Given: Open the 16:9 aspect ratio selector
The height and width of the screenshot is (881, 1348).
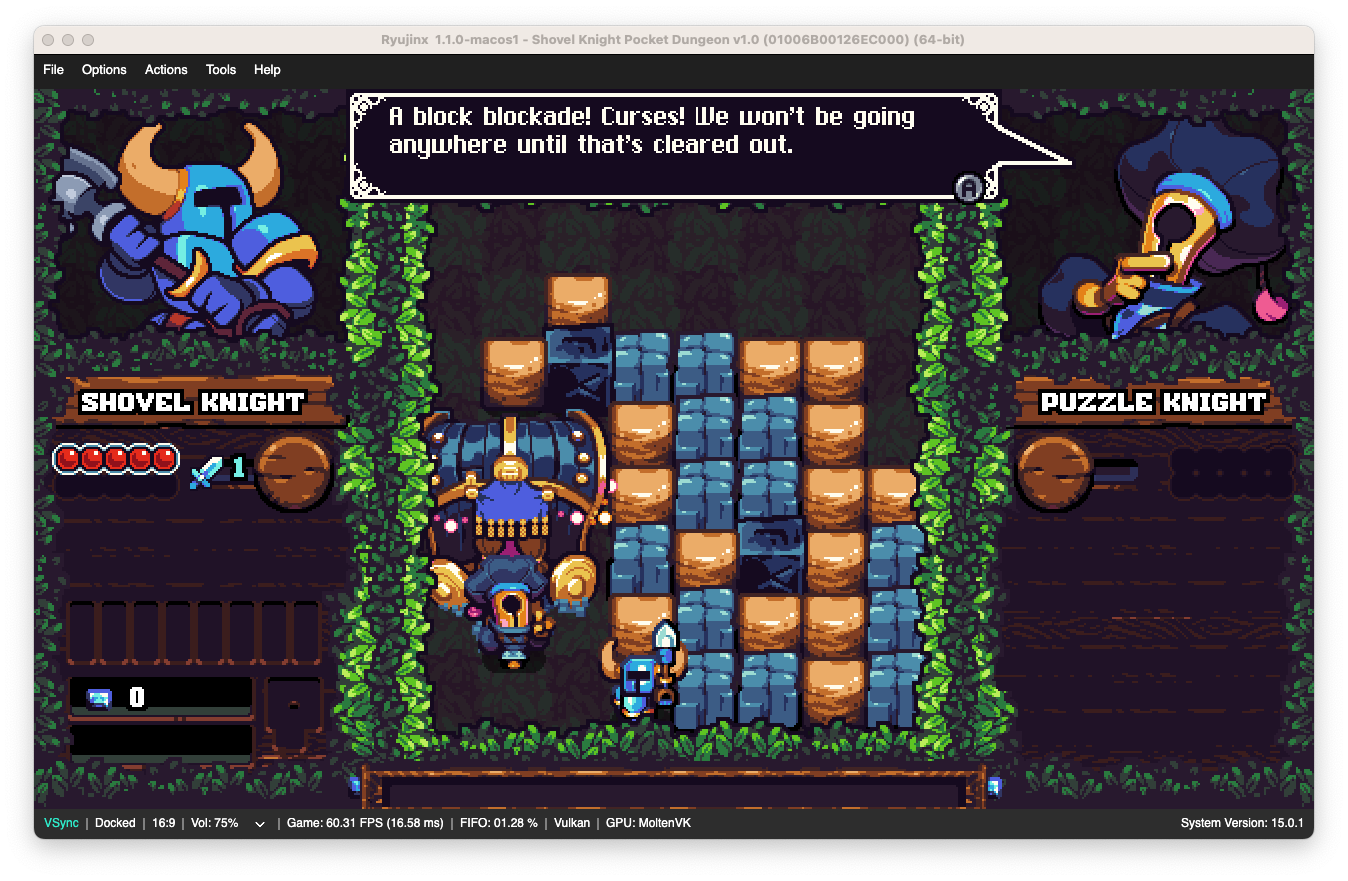Looking at the screenshot, I should click(163, 823).
